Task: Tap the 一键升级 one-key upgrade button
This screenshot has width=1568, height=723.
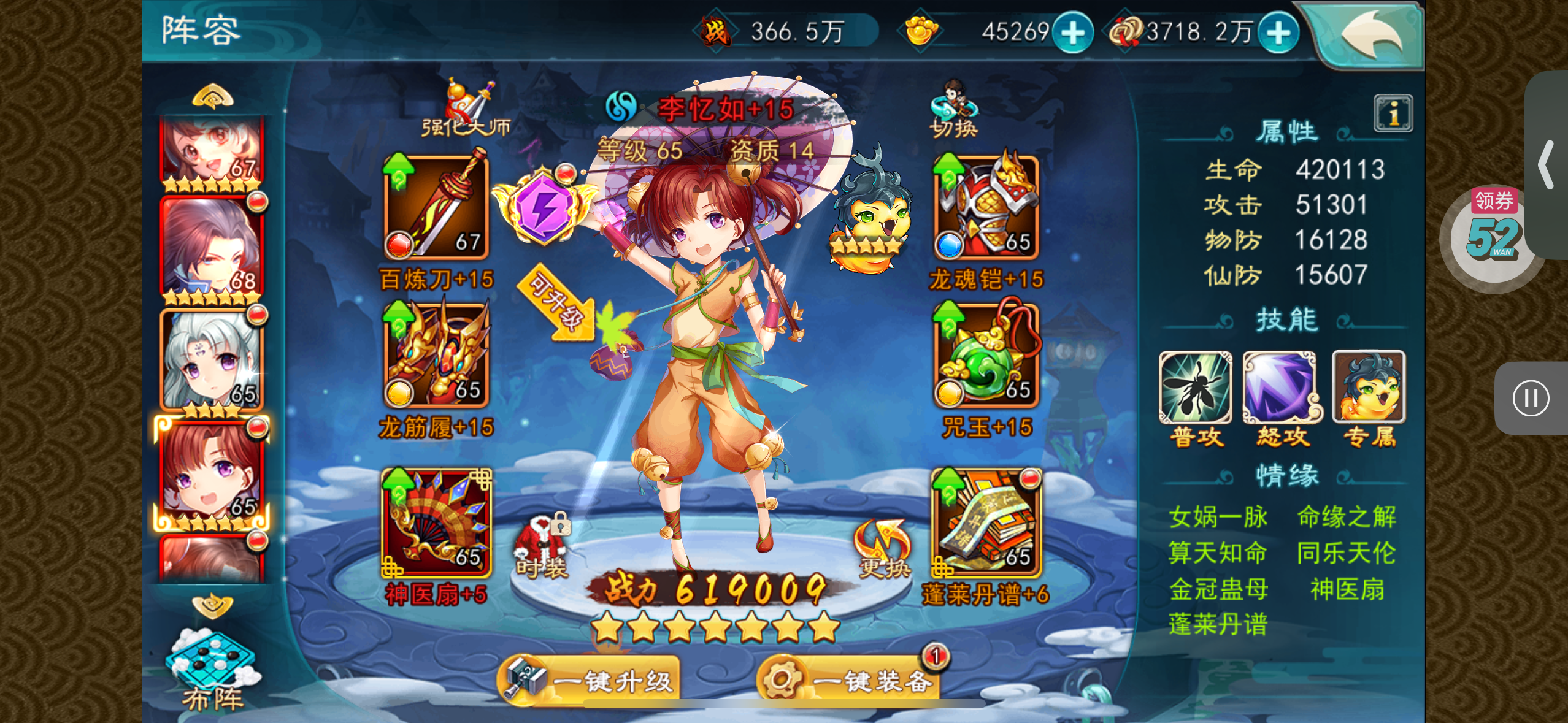Action: 590,679
